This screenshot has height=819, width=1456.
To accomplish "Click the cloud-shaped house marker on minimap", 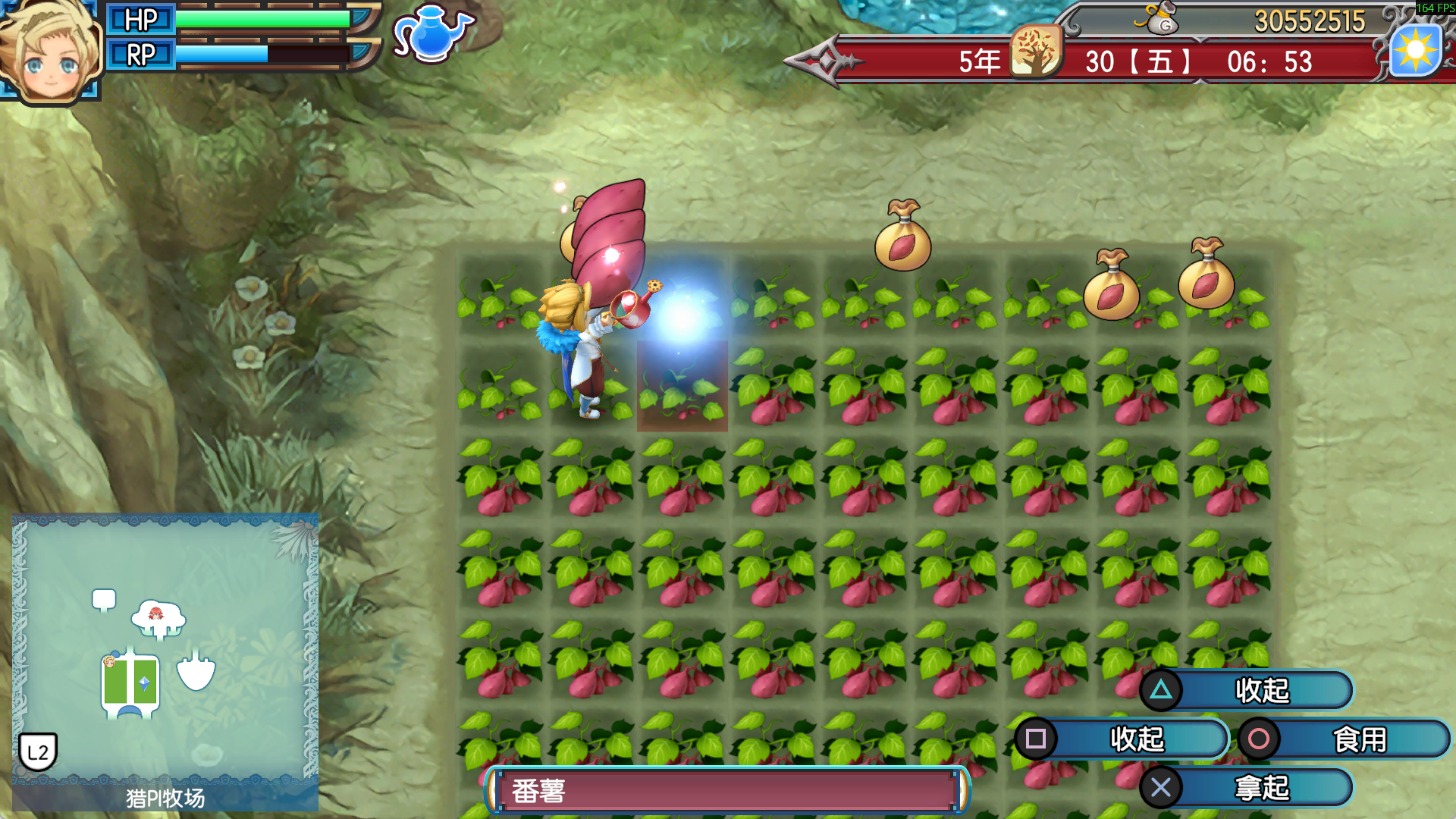I will pyautogui.click(x=158, y=618).
